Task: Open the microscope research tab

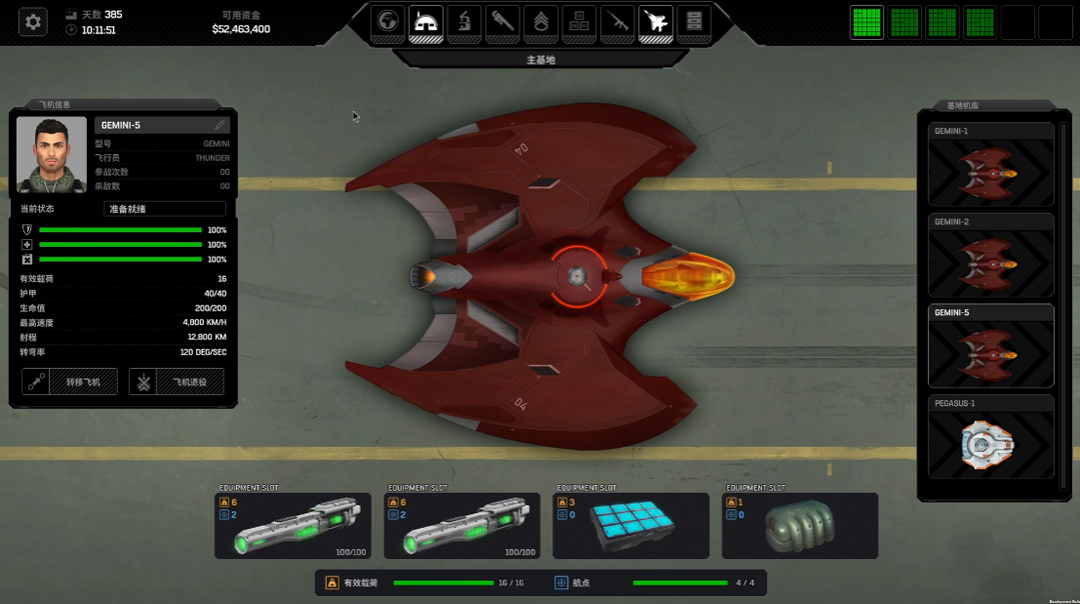Action: click(x=464, y=21)
